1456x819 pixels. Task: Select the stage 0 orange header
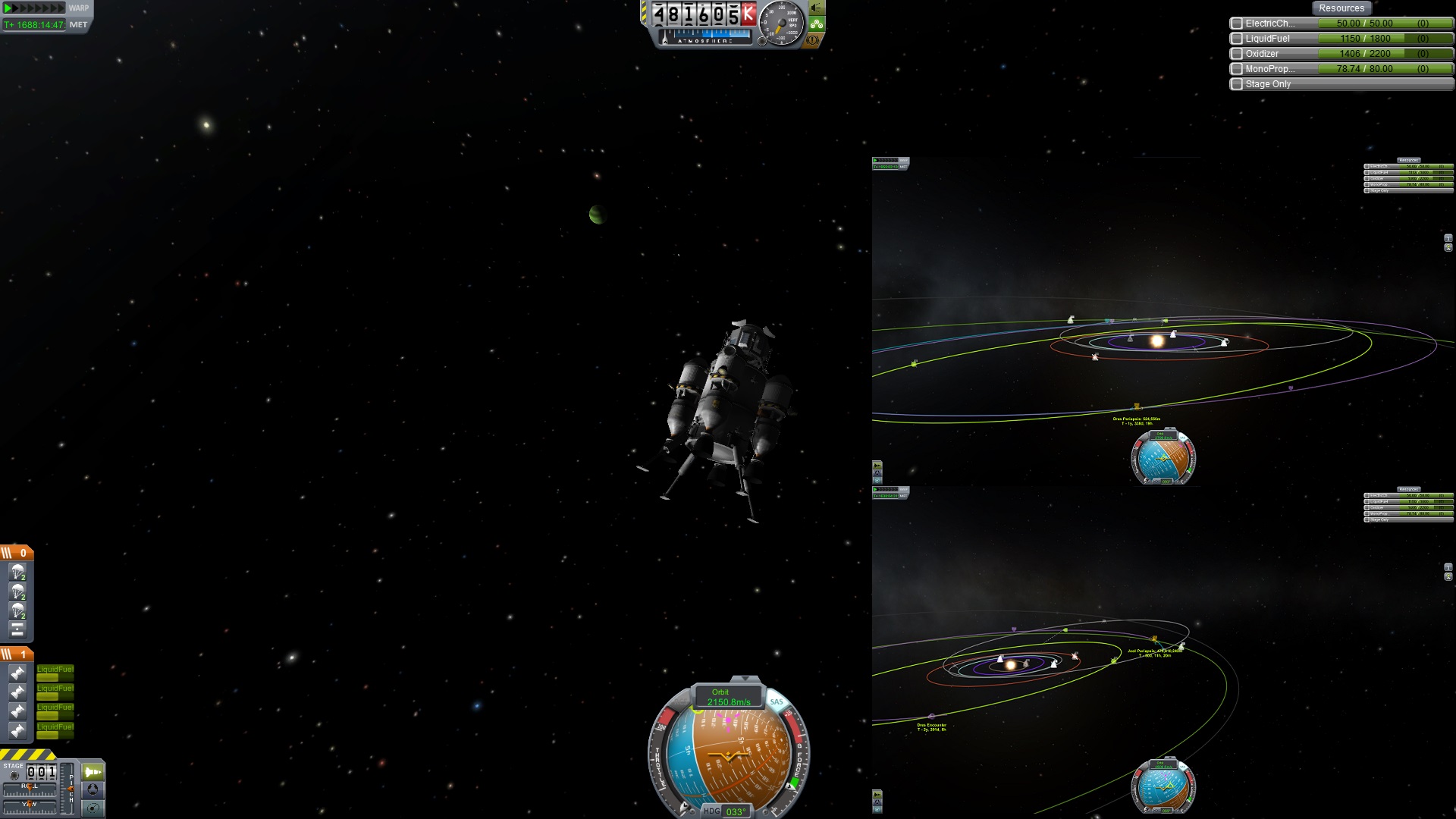tap(17, 553)
